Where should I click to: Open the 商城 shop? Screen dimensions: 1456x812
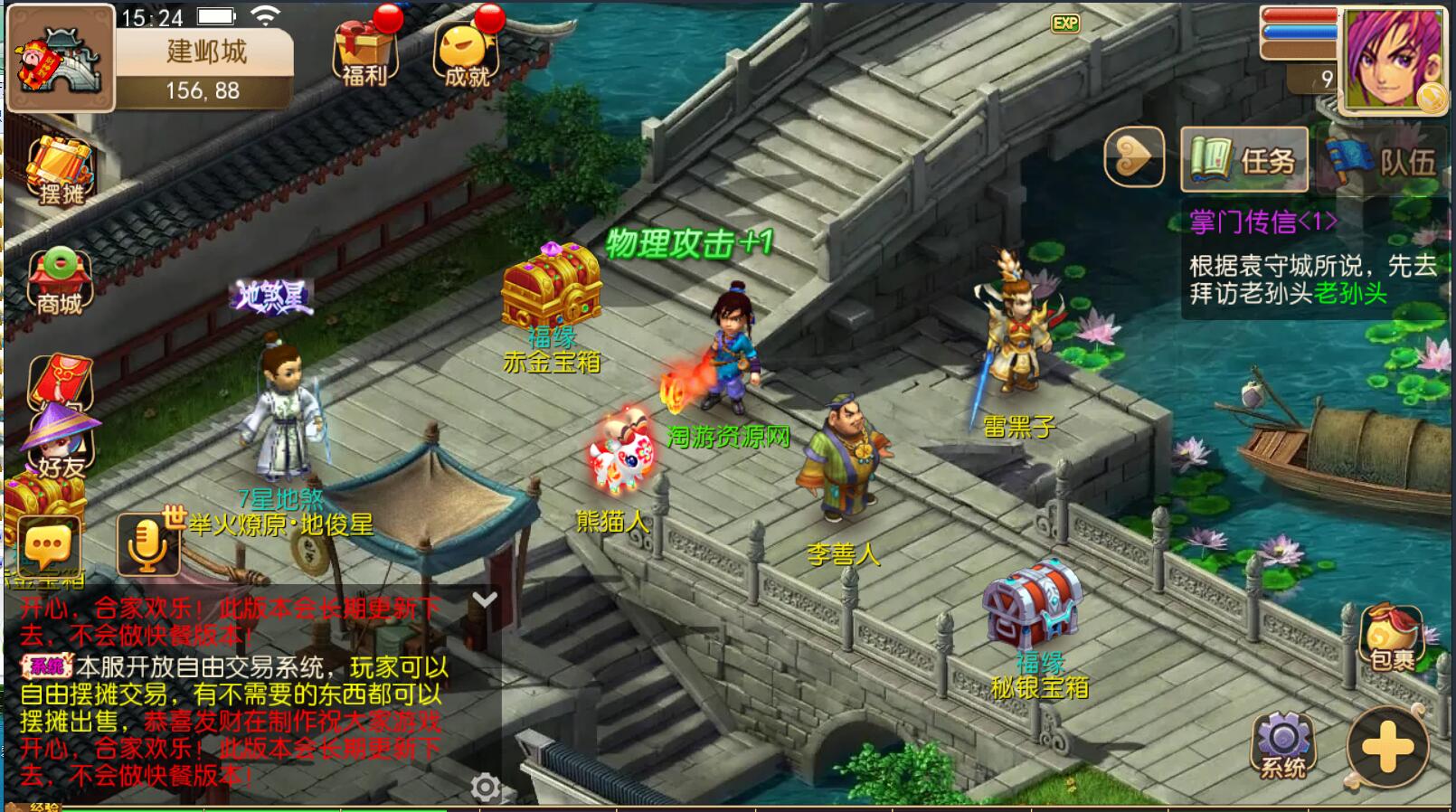pos(60,280)
